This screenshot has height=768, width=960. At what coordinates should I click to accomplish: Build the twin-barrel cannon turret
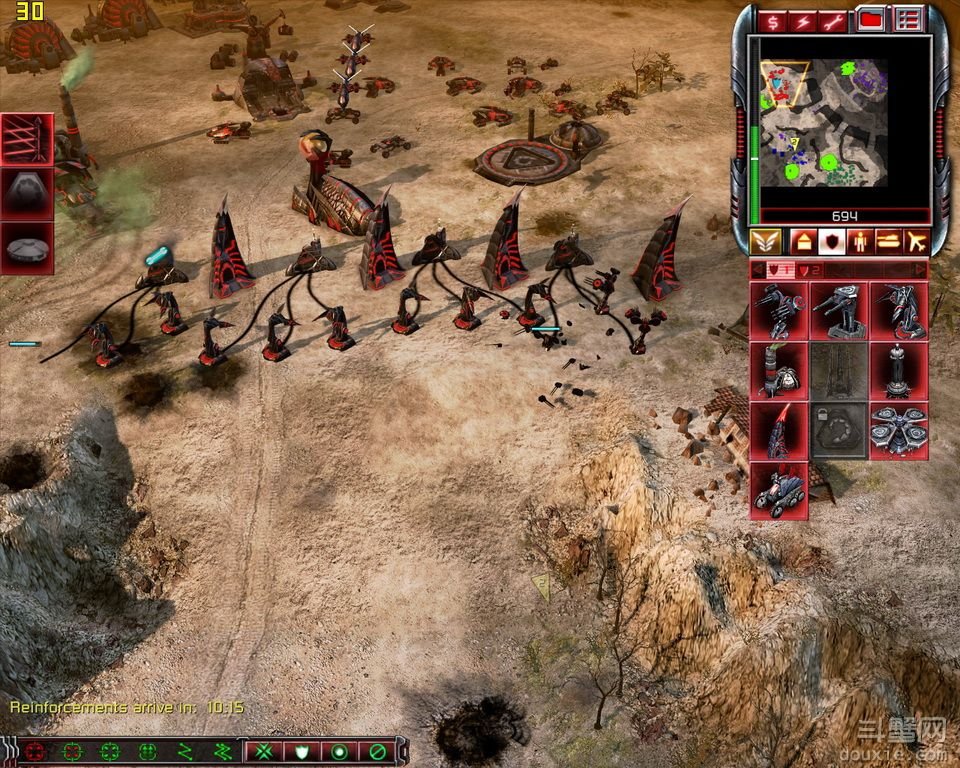pos(839,310)
